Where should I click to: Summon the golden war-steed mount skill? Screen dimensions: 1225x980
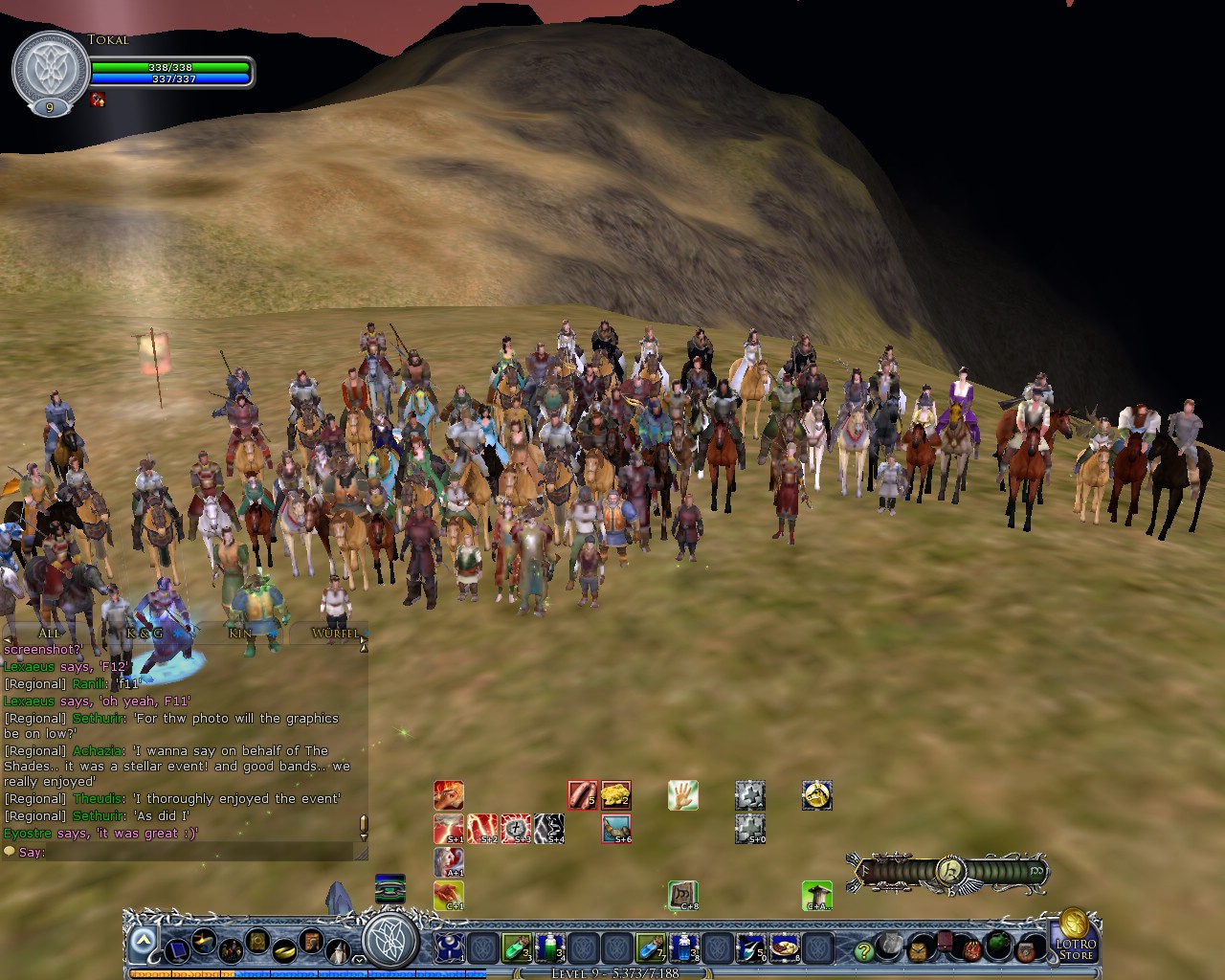pyautogui.click(x=815, y=795)
